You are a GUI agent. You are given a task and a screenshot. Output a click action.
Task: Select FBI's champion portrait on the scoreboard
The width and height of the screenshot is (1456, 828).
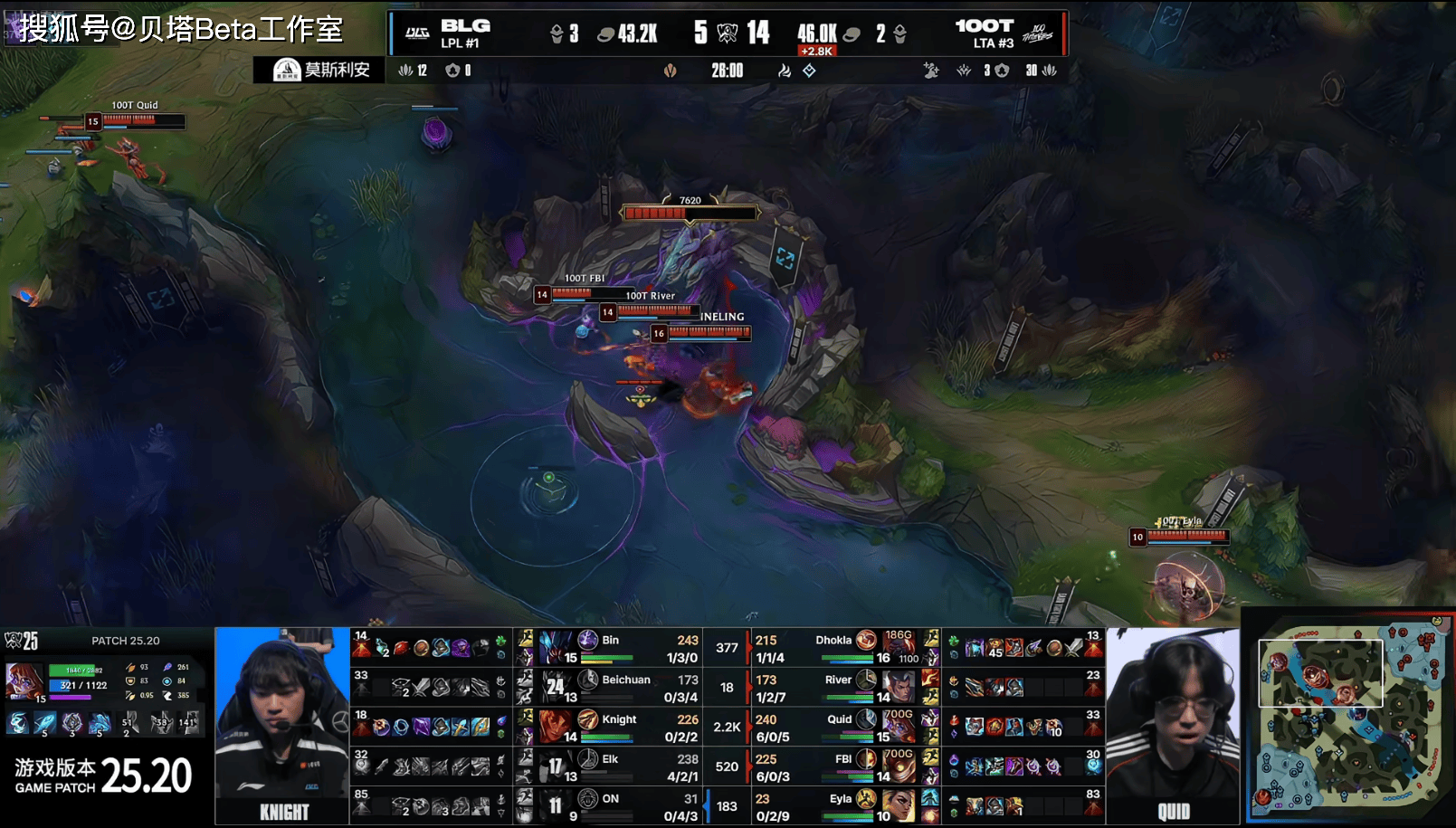pos(899,766)
